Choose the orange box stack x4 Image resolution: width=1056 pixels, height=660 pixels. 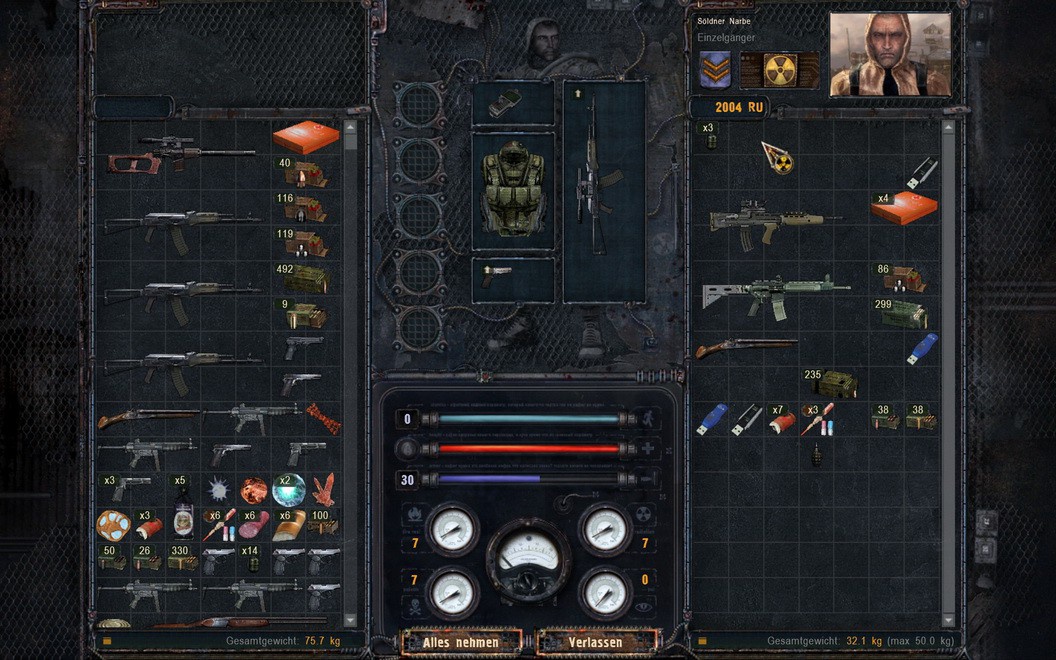pyautogui.click(x=903, y=207)
